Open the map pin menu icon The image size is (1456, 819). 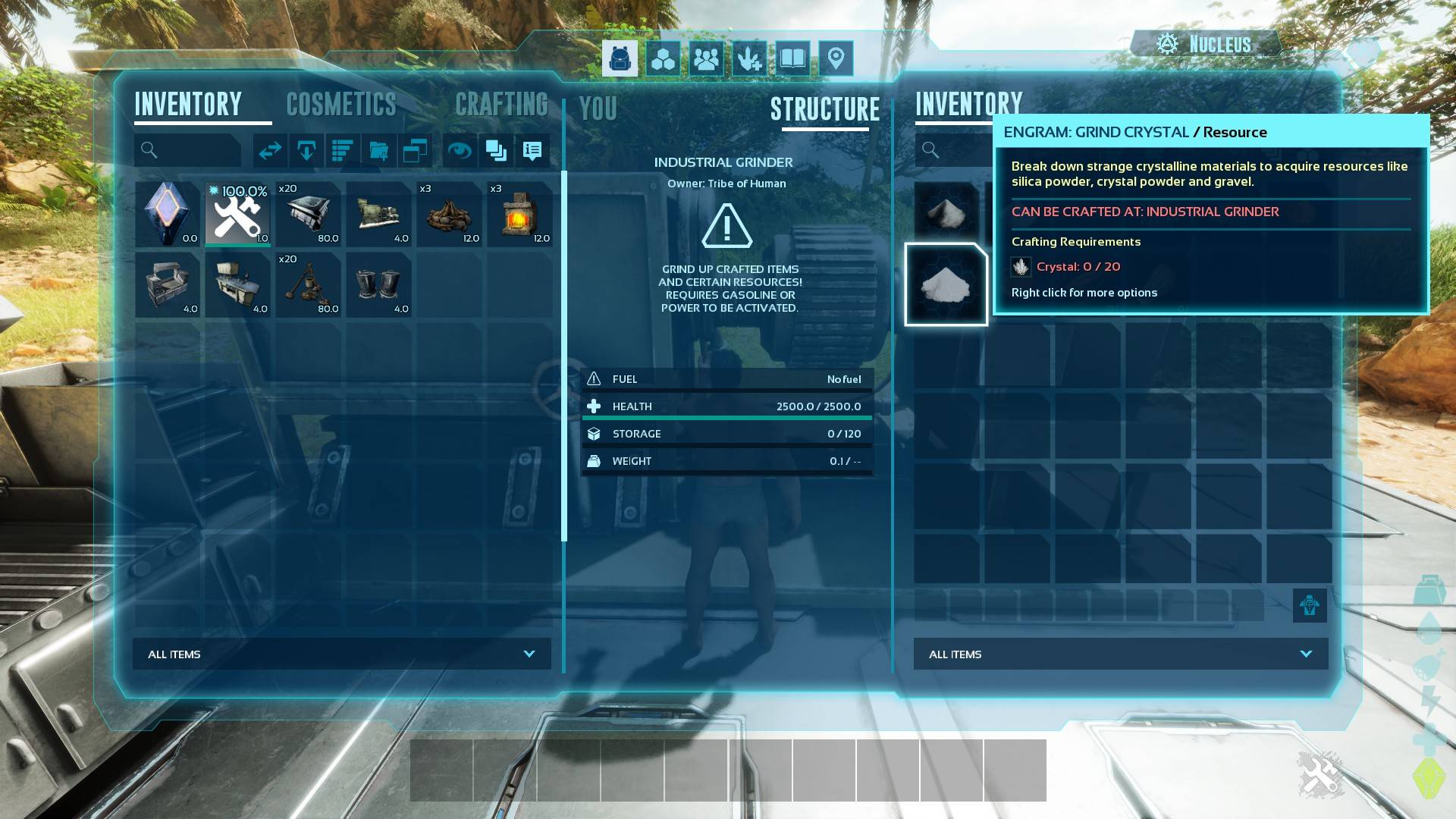coord(836,58)
